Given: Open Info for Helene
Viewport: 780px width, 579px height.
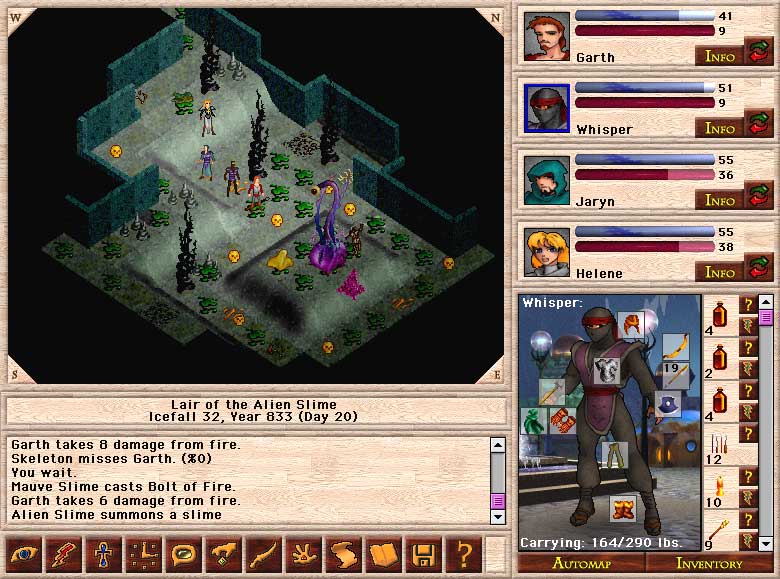Looking at the screenshot, I should pyautogui.click(x=719, y=272).
